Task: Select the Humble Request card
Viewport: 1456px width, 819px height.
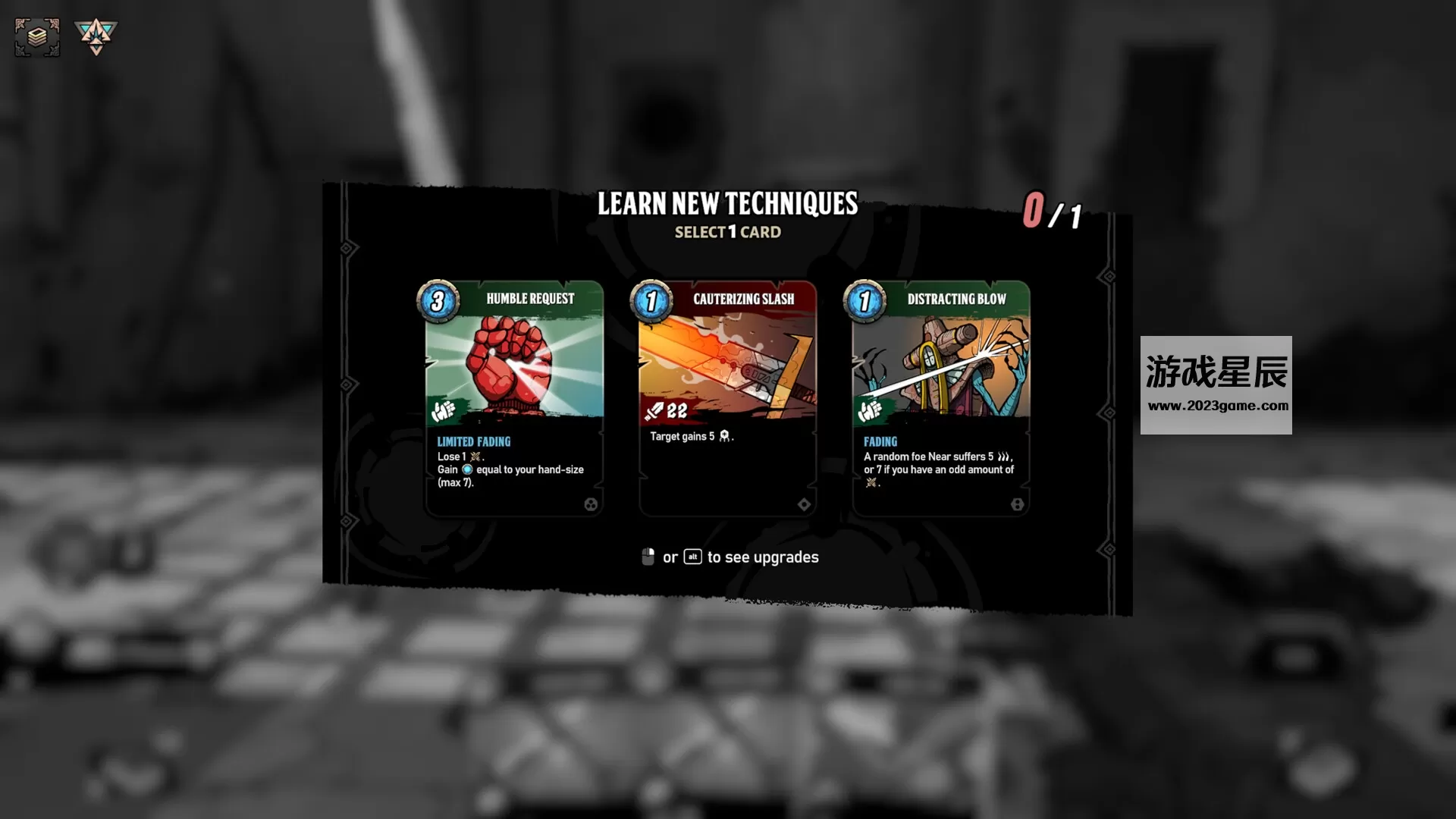Action: coord(514,398)
